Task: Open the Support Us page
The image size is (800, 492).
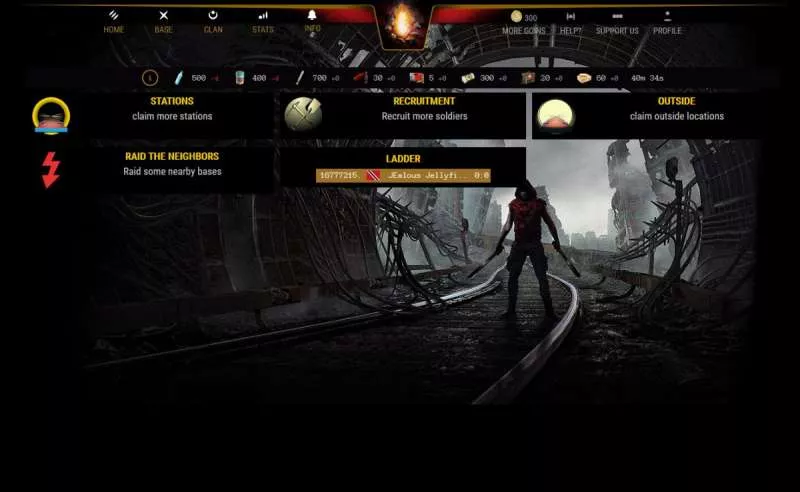Action: (x=617, y=23)
